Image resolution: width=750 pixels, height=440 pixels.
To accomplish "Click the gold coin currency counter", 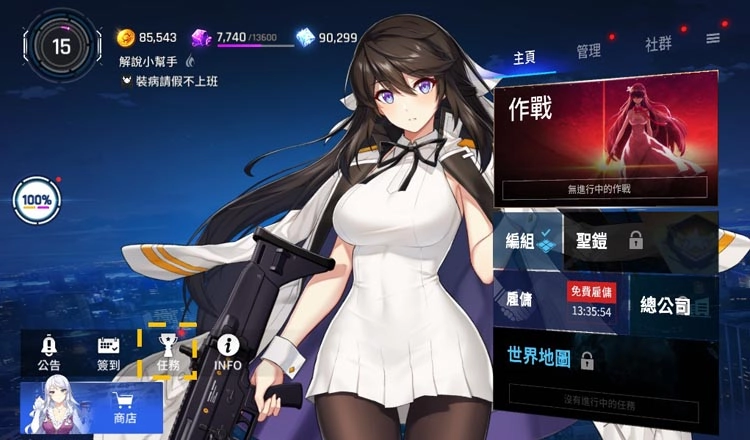I will [146, 38].
